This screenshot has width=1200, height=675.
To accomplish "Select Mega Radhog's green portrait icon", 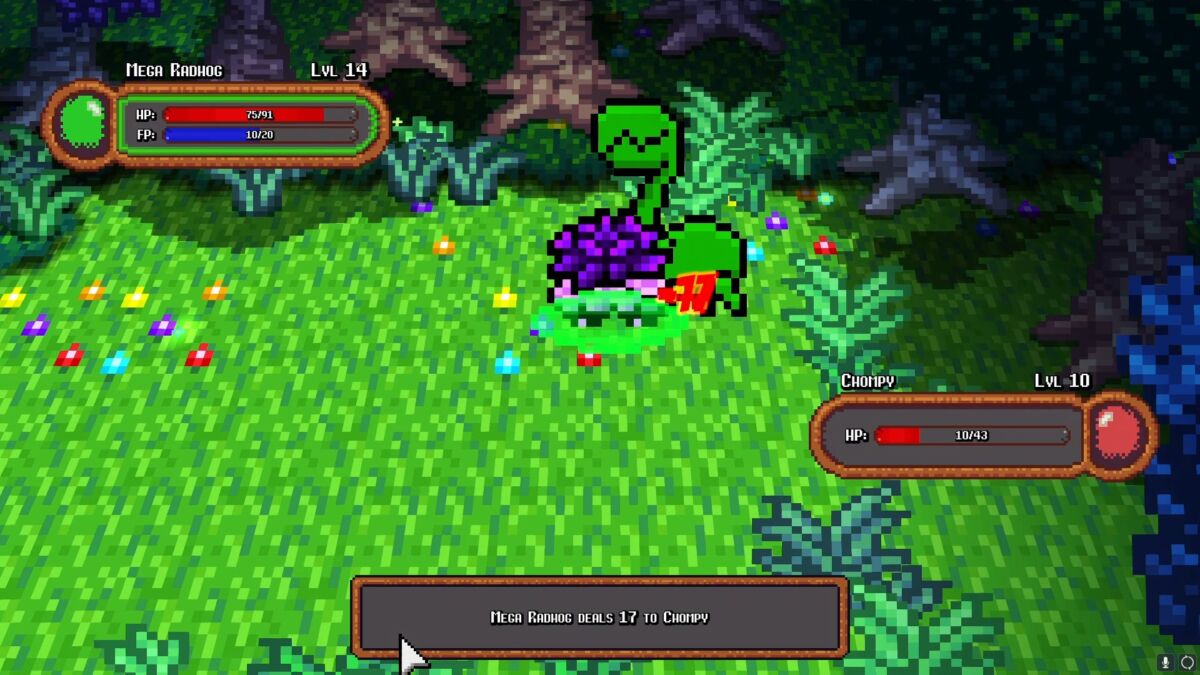I will 81,124.
